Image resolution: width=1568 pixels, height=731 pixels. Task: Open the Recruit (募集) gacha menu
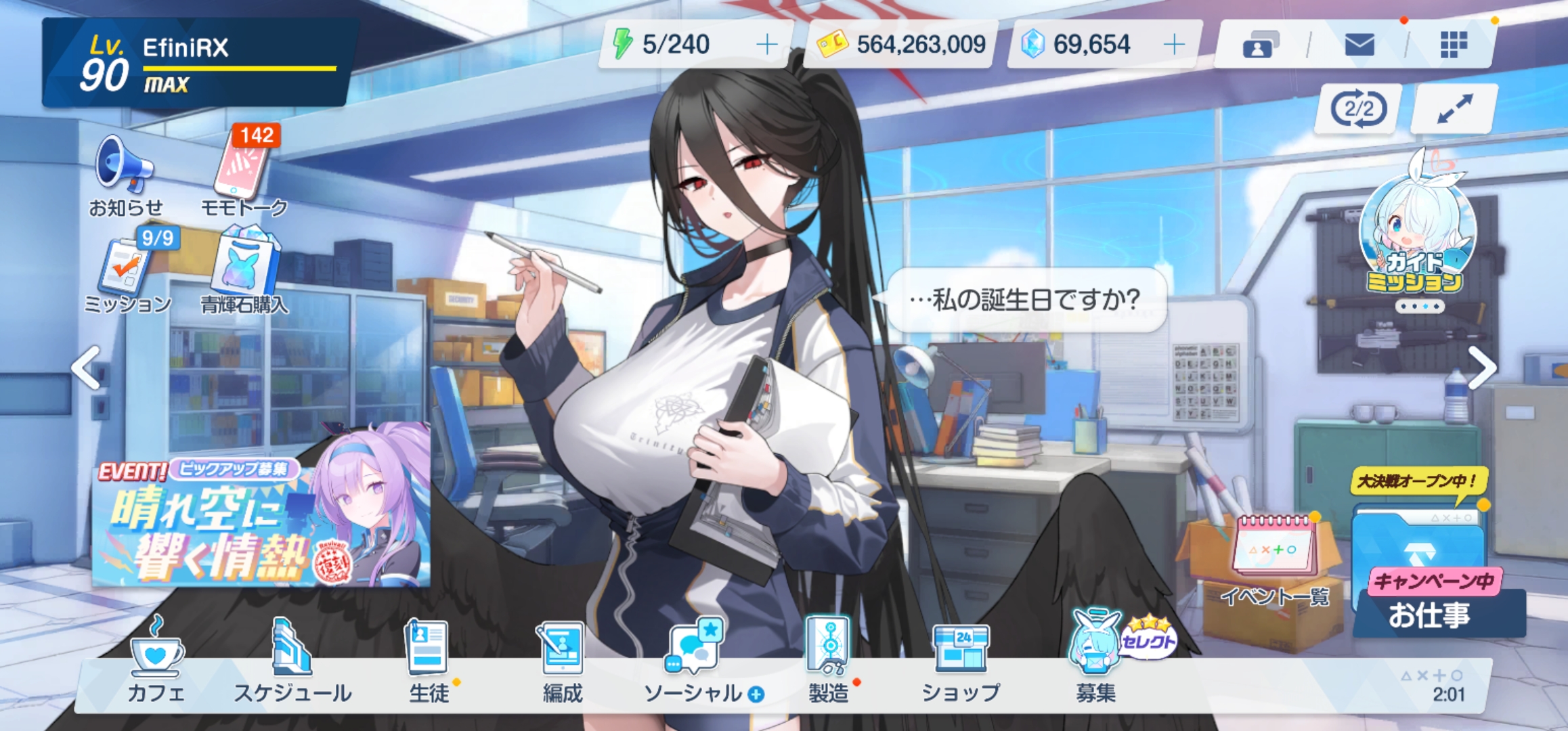1095,660
